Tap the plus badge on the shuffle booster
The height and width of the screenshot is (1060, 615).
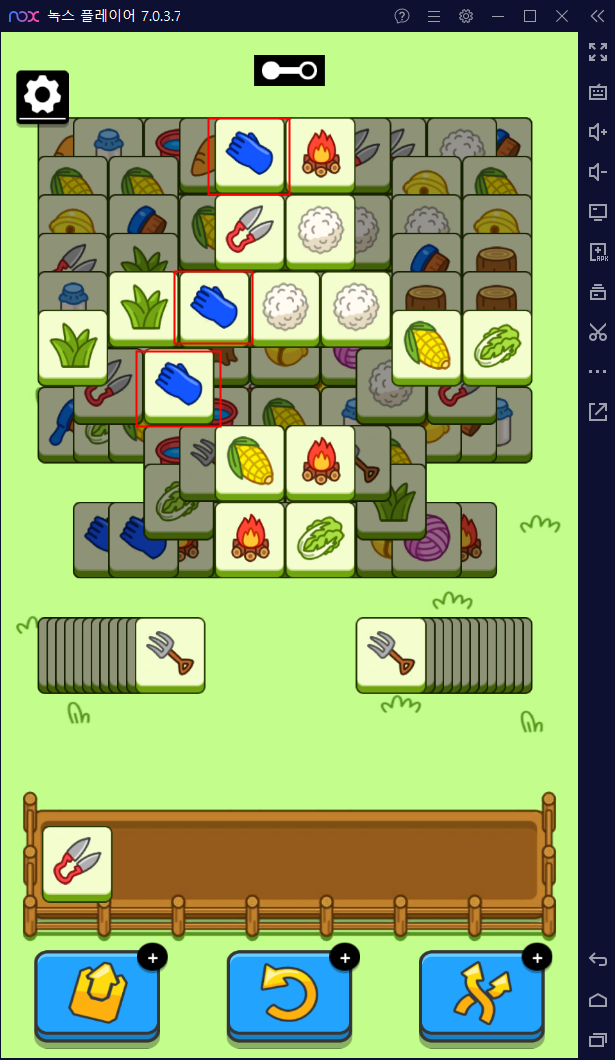537,958
